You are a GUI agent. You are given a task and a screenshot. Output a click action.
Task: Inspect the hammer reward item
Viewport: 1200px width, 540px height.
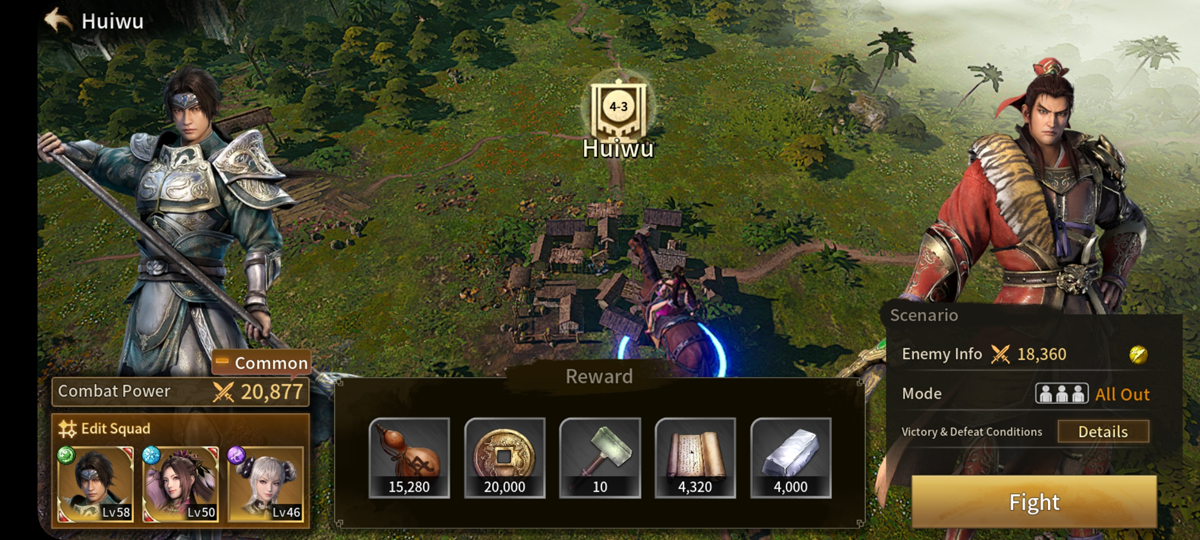[x=600, y=458]
